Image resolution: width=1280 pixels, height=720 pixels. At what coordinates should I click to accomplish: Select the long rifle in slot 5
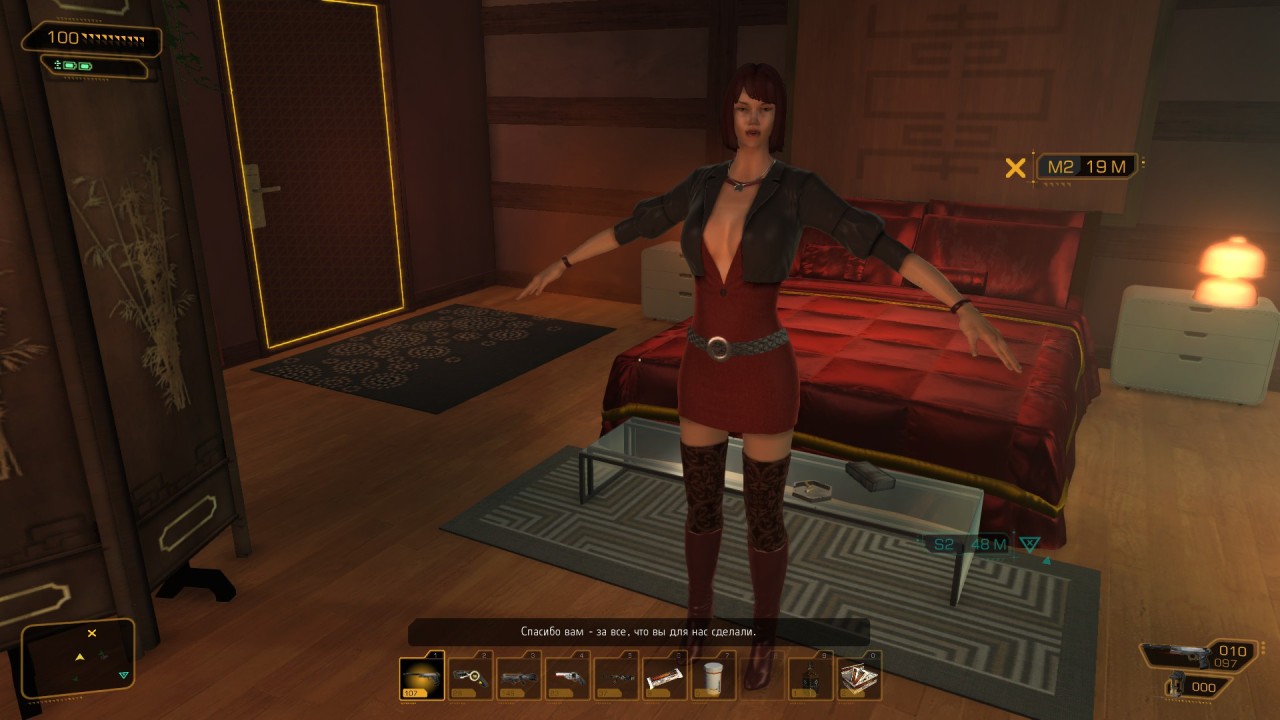click(x=617, y=678)
